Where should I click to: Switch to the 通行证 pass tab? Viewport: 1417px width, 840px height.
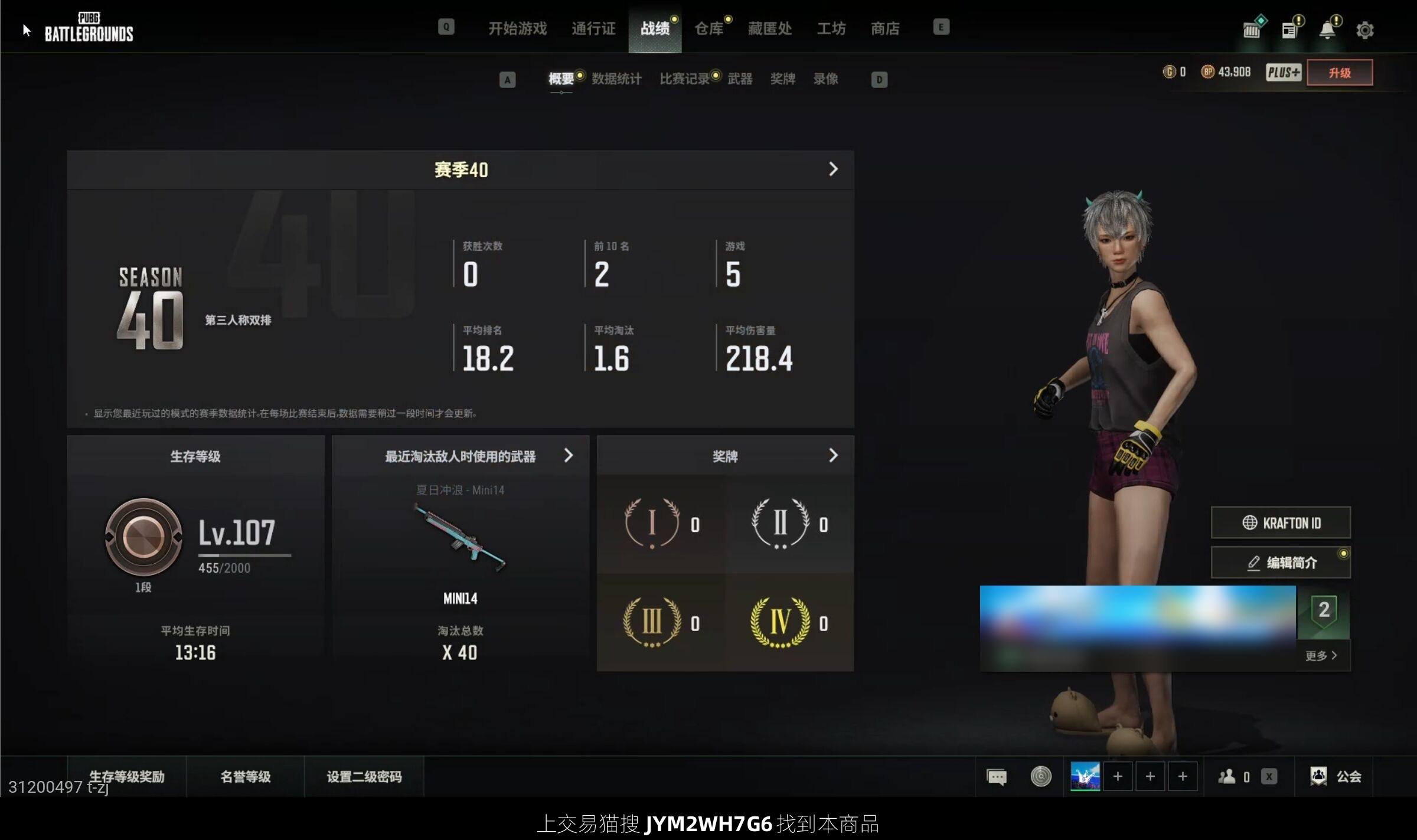tap(593, 28)
